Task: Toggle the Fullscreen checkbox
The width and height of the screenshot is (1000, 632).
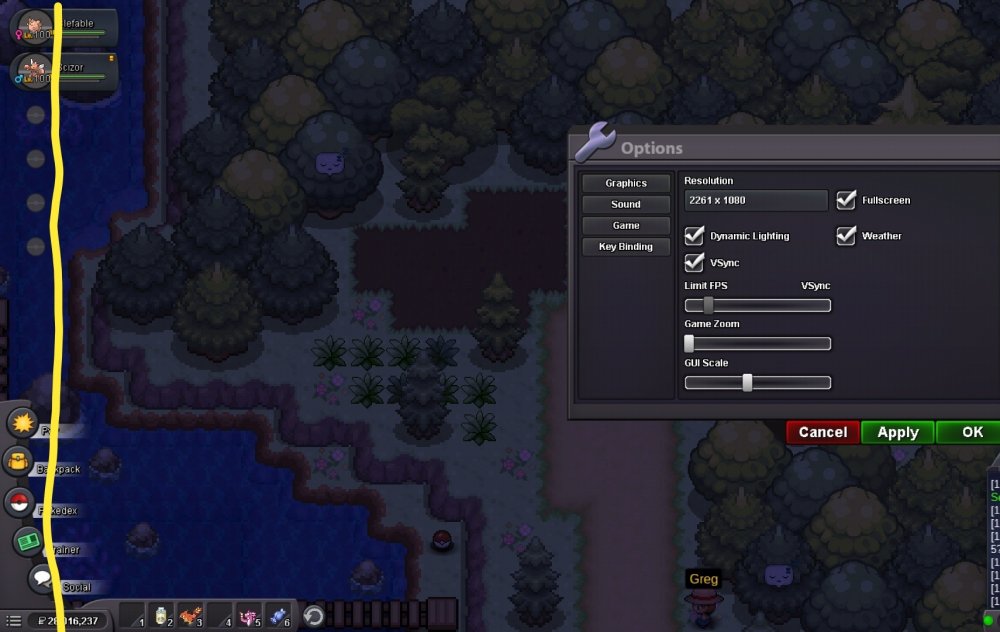Action: (847, 200)
